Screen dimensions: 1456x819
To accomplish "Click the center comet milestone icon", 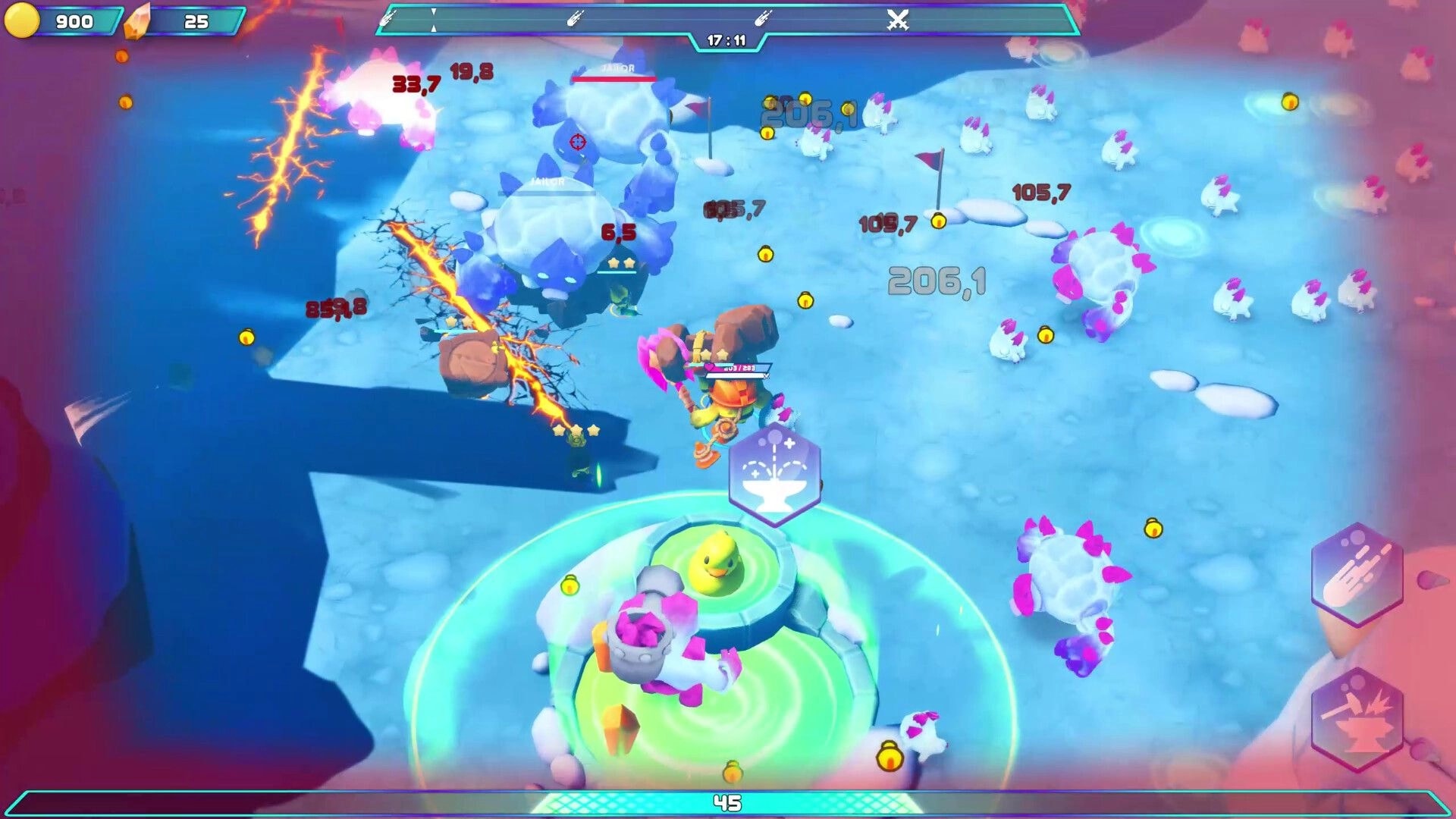I will click(577, 19).
